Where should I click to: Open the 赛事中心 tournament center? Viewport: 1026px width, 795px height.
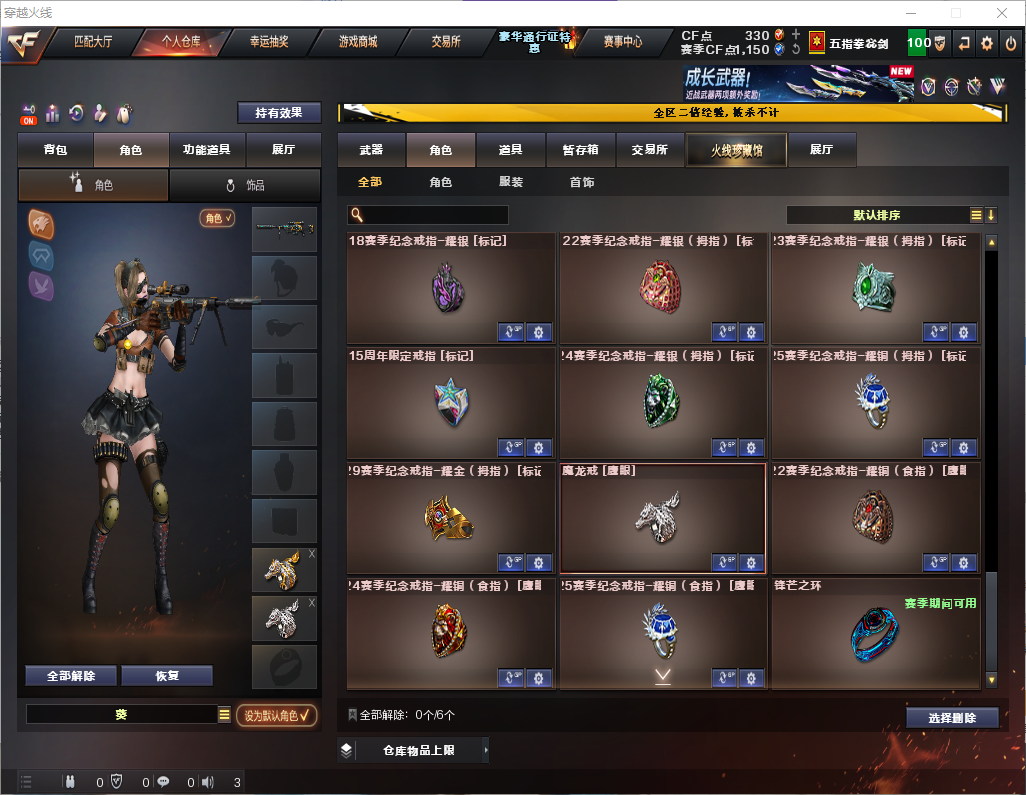pos(622,42)
